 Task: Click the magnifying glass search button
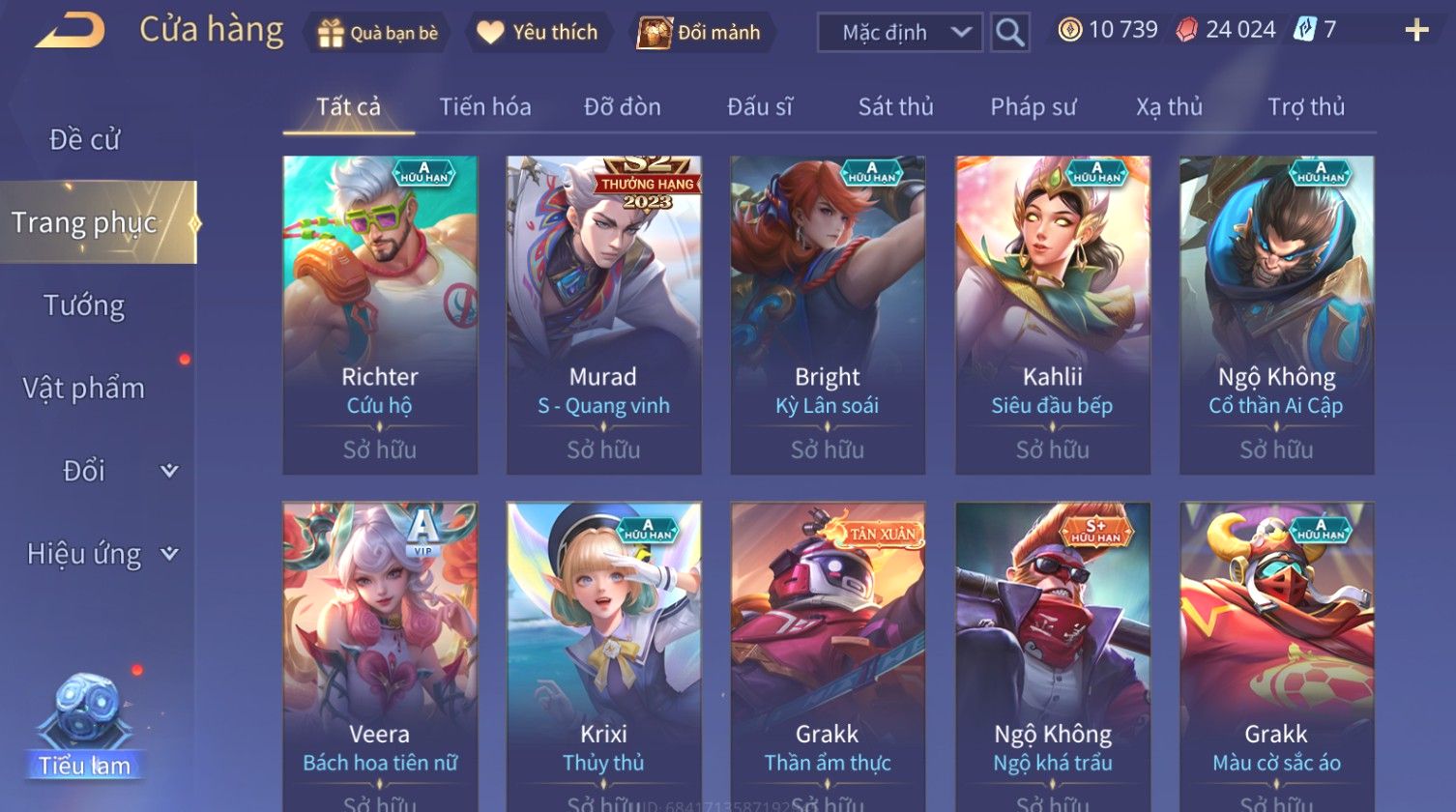[x=1009, y=33]
